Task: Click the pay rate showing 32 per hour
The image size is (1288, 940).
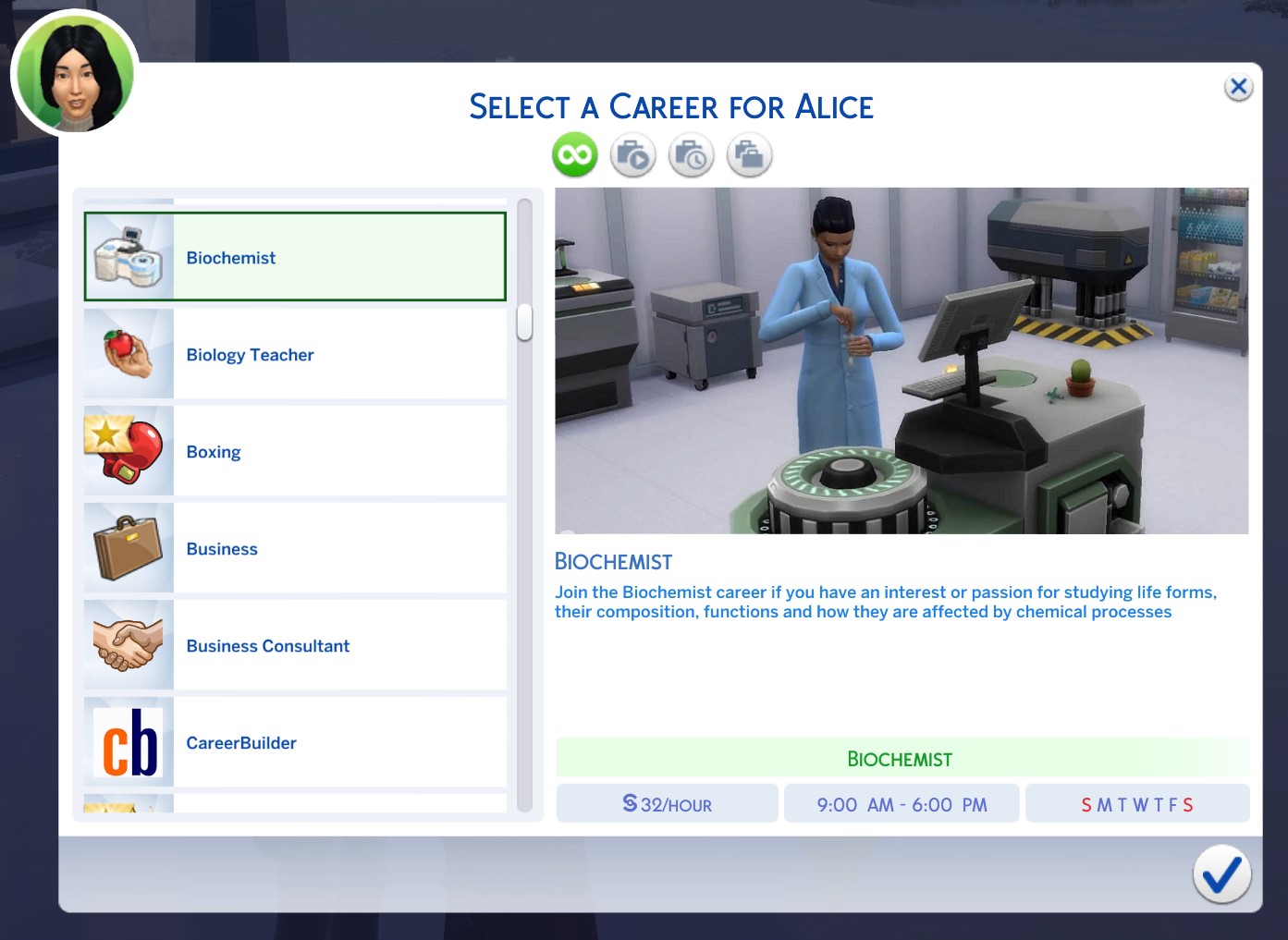Action: pos(667,803)
